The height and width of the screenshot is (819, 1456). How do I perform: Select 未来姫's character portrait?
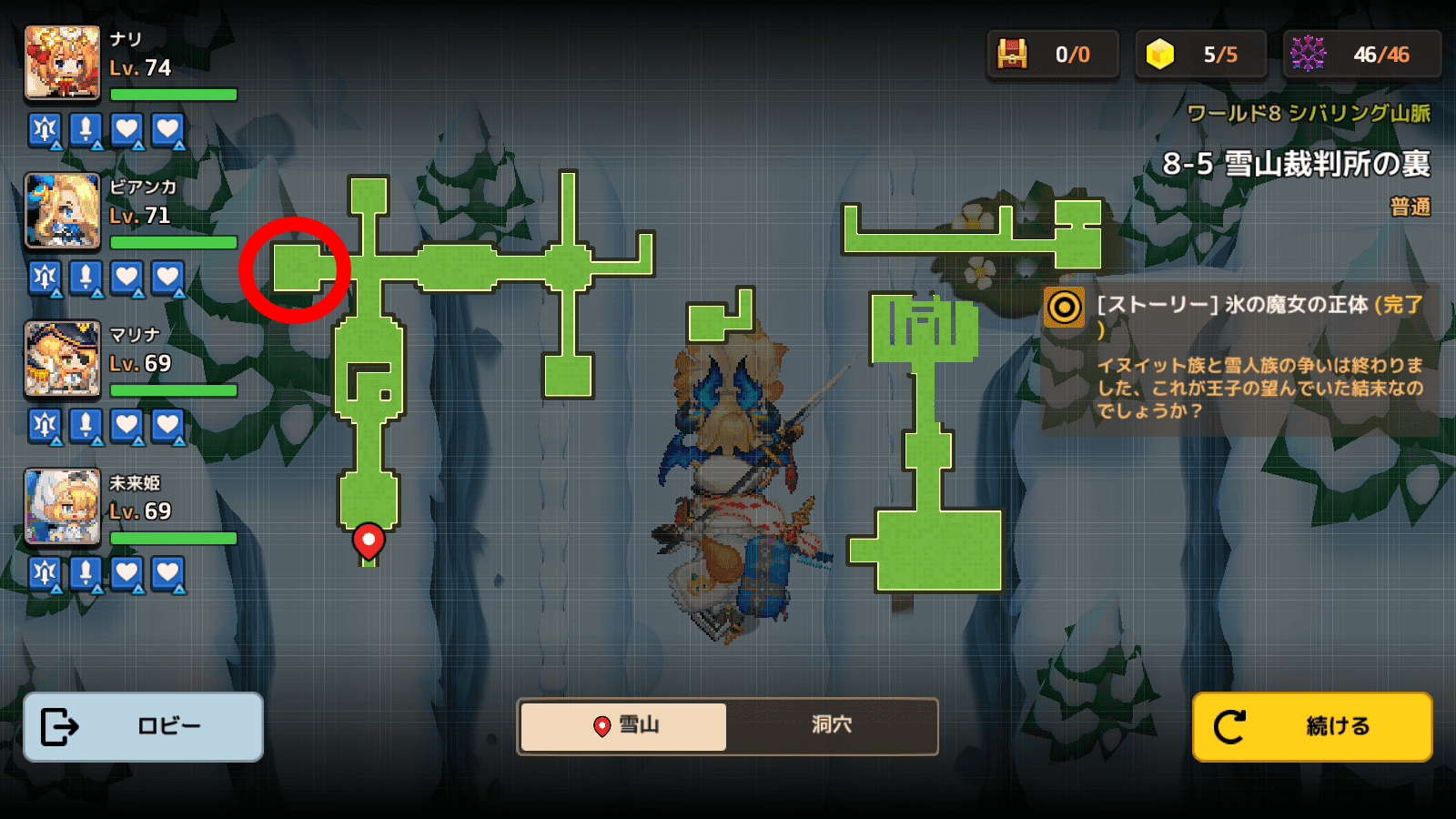[x=63, y=506]
